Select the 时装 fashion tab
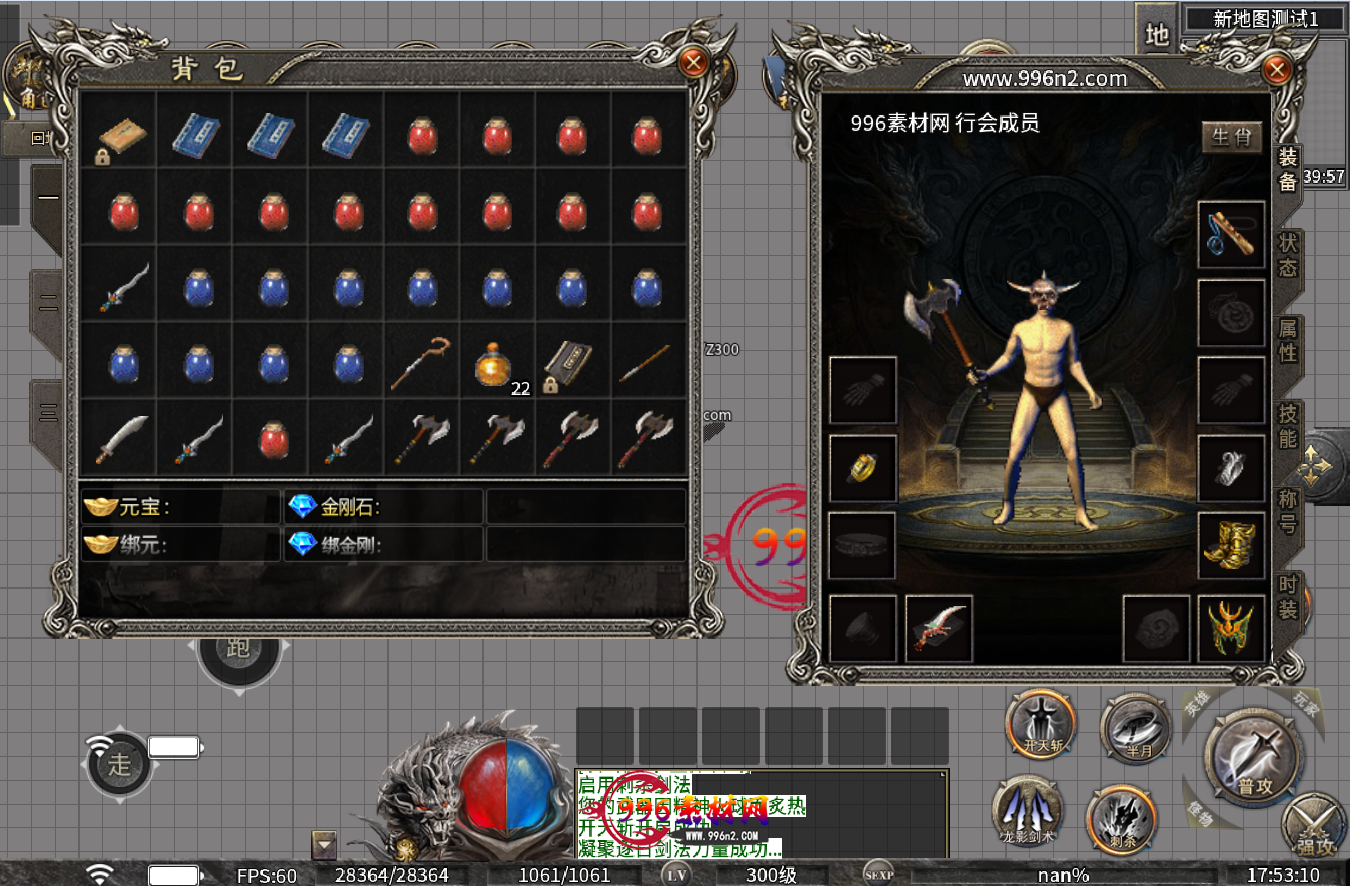 [1288, 596]
